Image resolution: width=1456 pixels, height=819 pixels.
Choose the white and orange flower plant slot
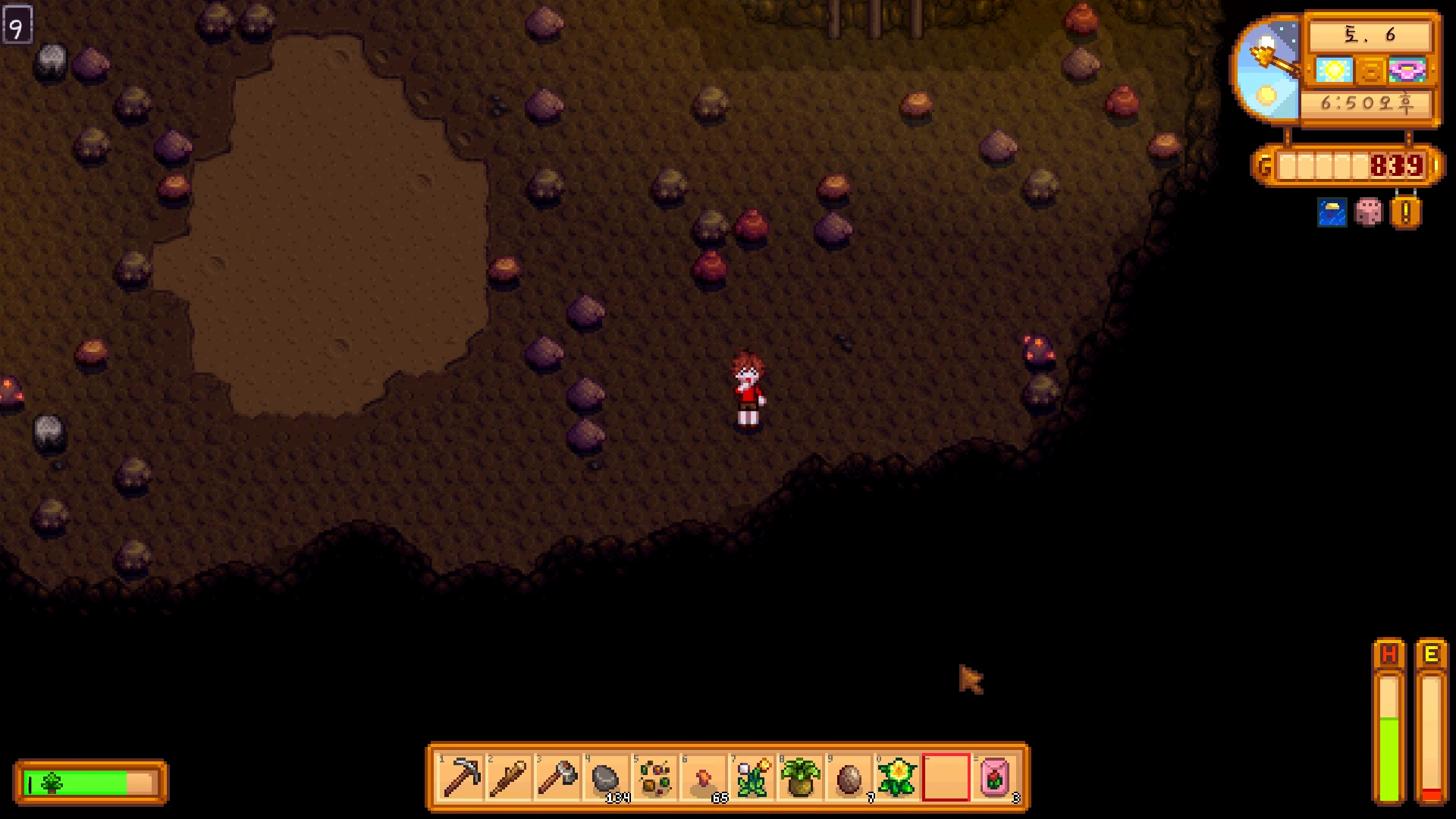click(x=752, y=777)
